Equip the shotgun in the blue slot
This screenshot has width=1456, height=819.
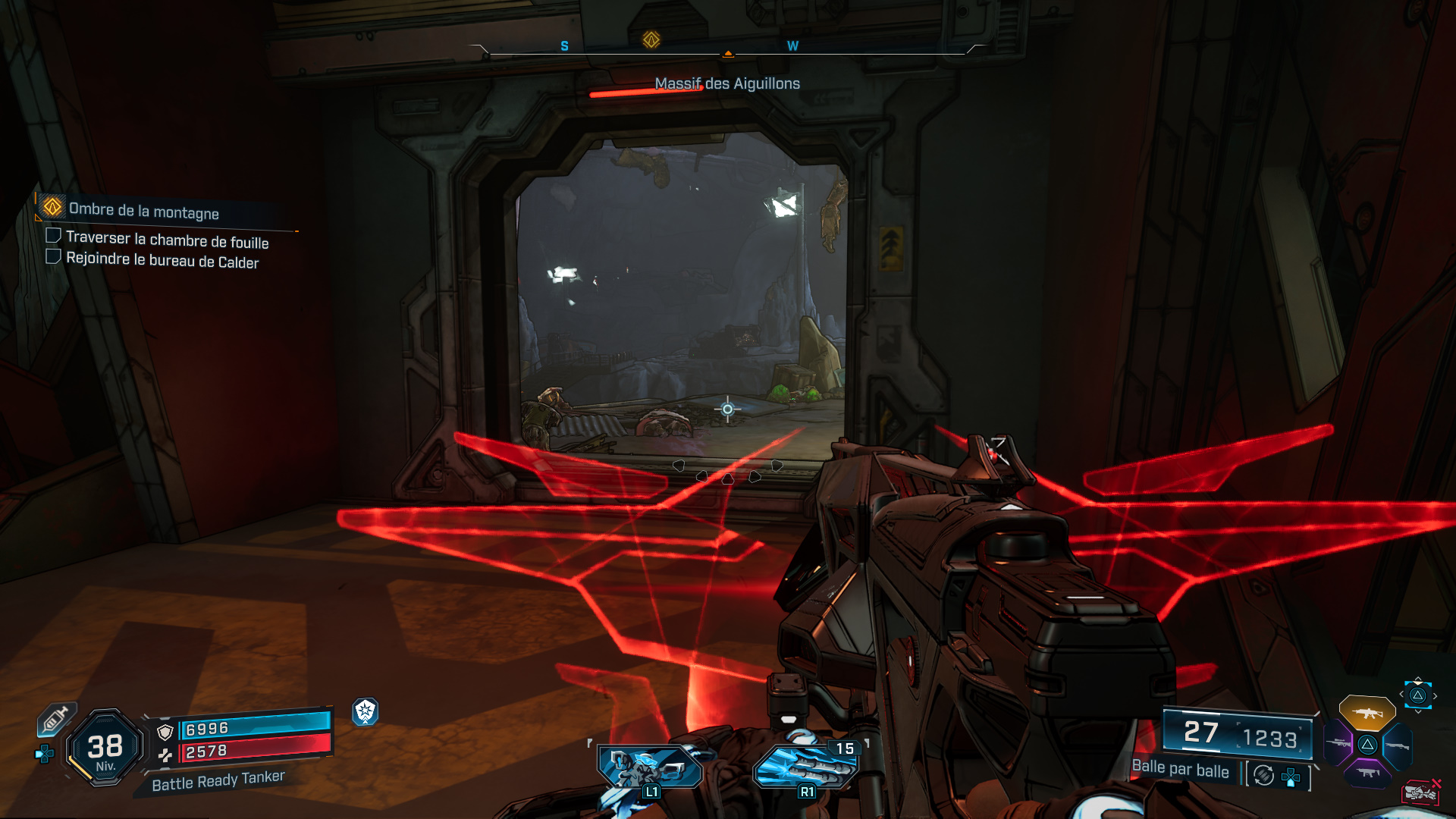click(x=1398, y=746)
